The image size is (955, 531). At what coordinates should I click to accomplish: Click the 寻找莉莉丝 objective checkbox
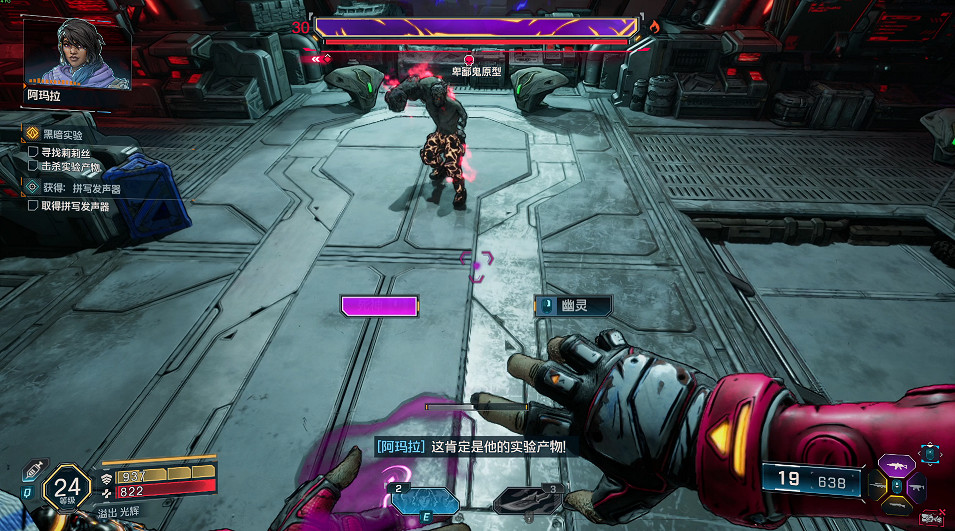[33, 152]
